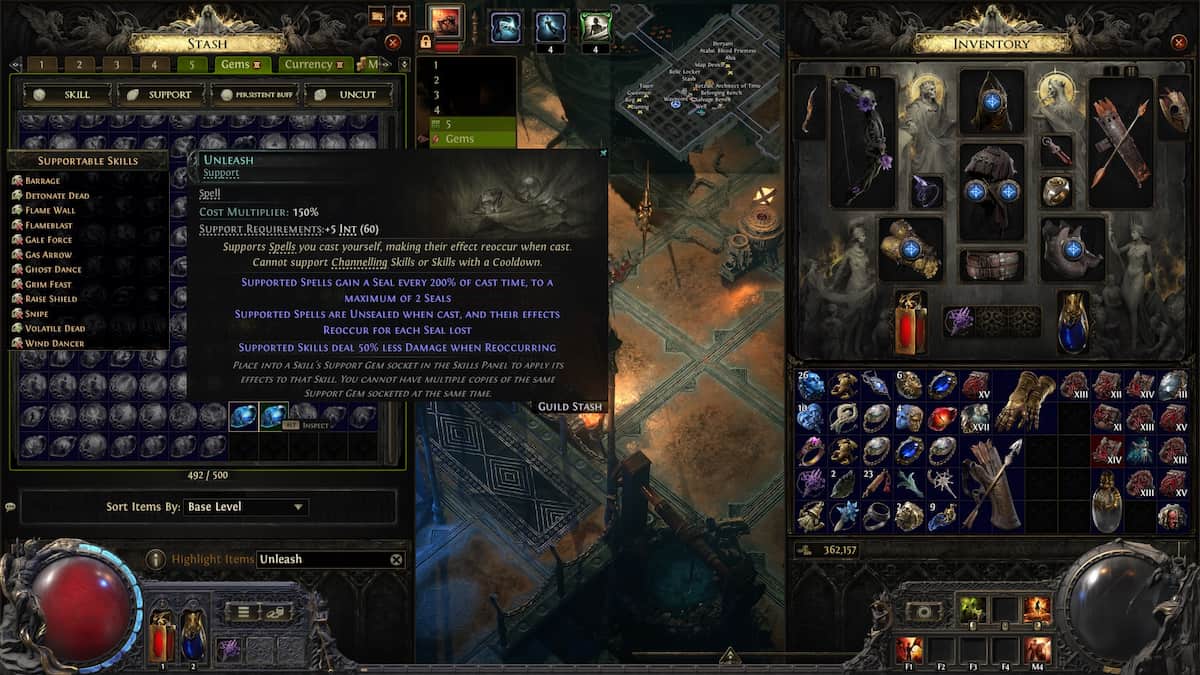This screenshot has height=675, width=1200.
Task: Open stash settings with the gear icon
Action: [401, 16]
